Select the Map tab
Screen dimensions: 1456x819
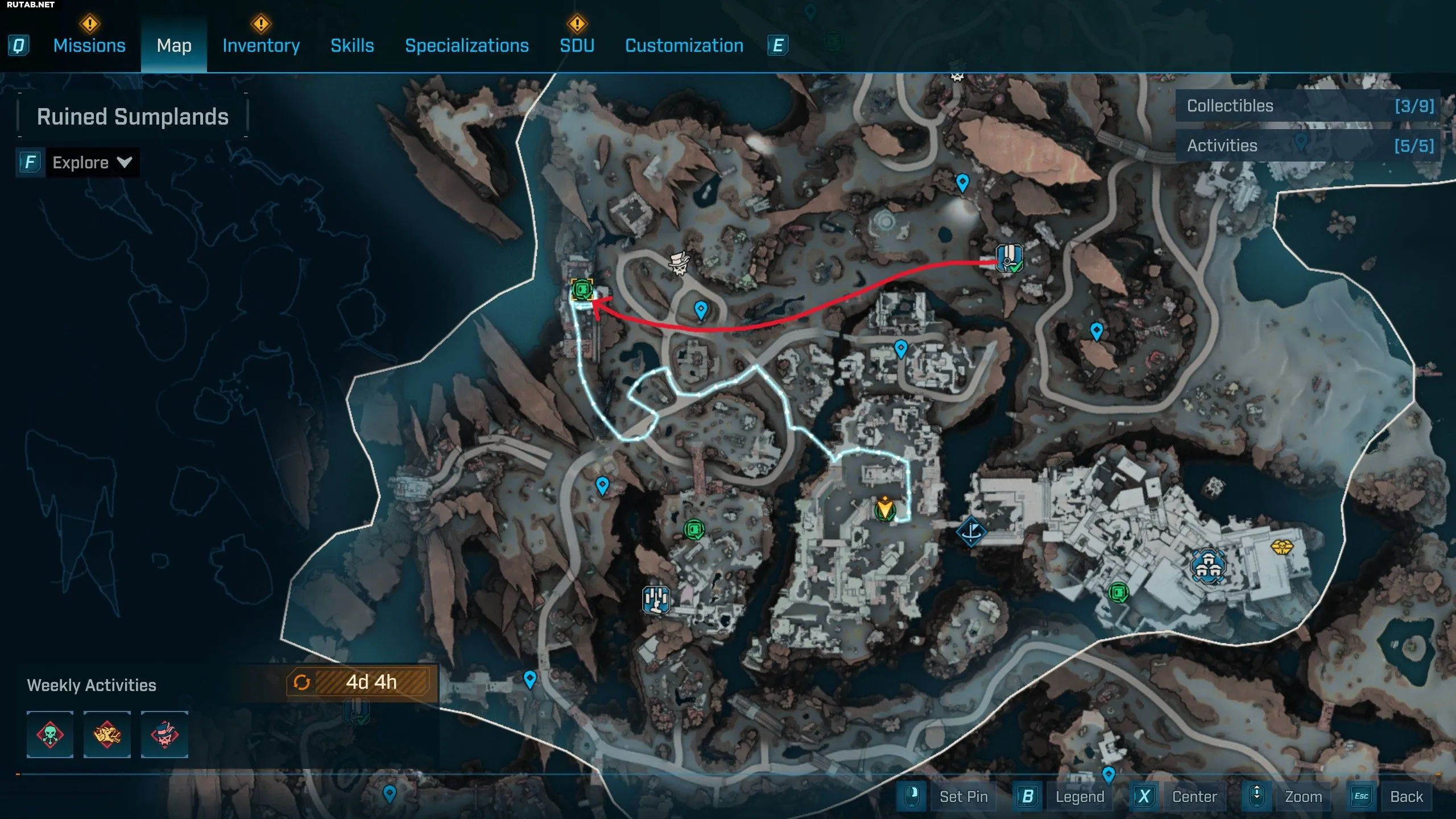pyautogui.click(x=174, y=45)
